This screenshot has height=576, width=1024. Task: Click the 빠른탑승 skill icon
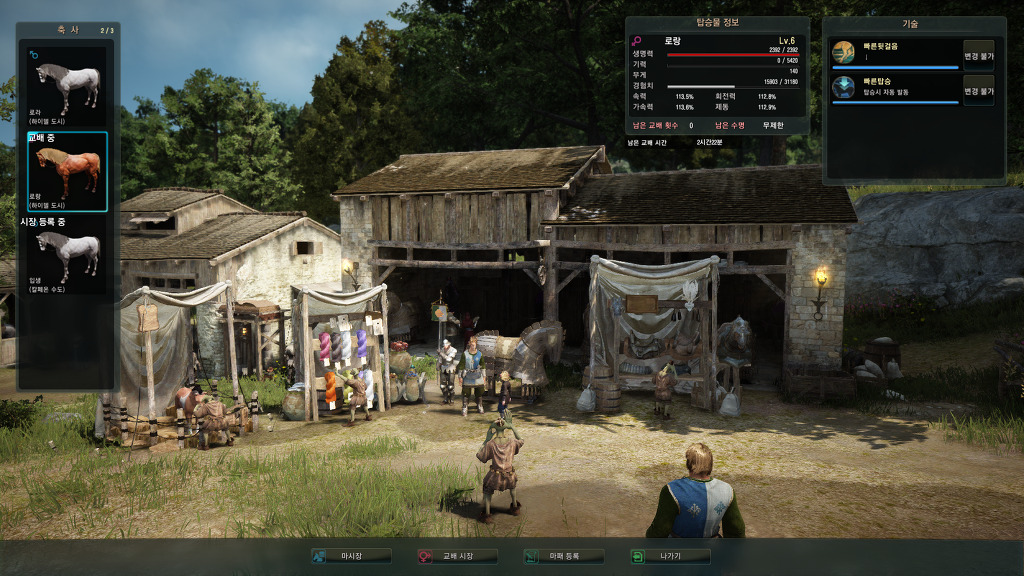[x=844, y=87]
